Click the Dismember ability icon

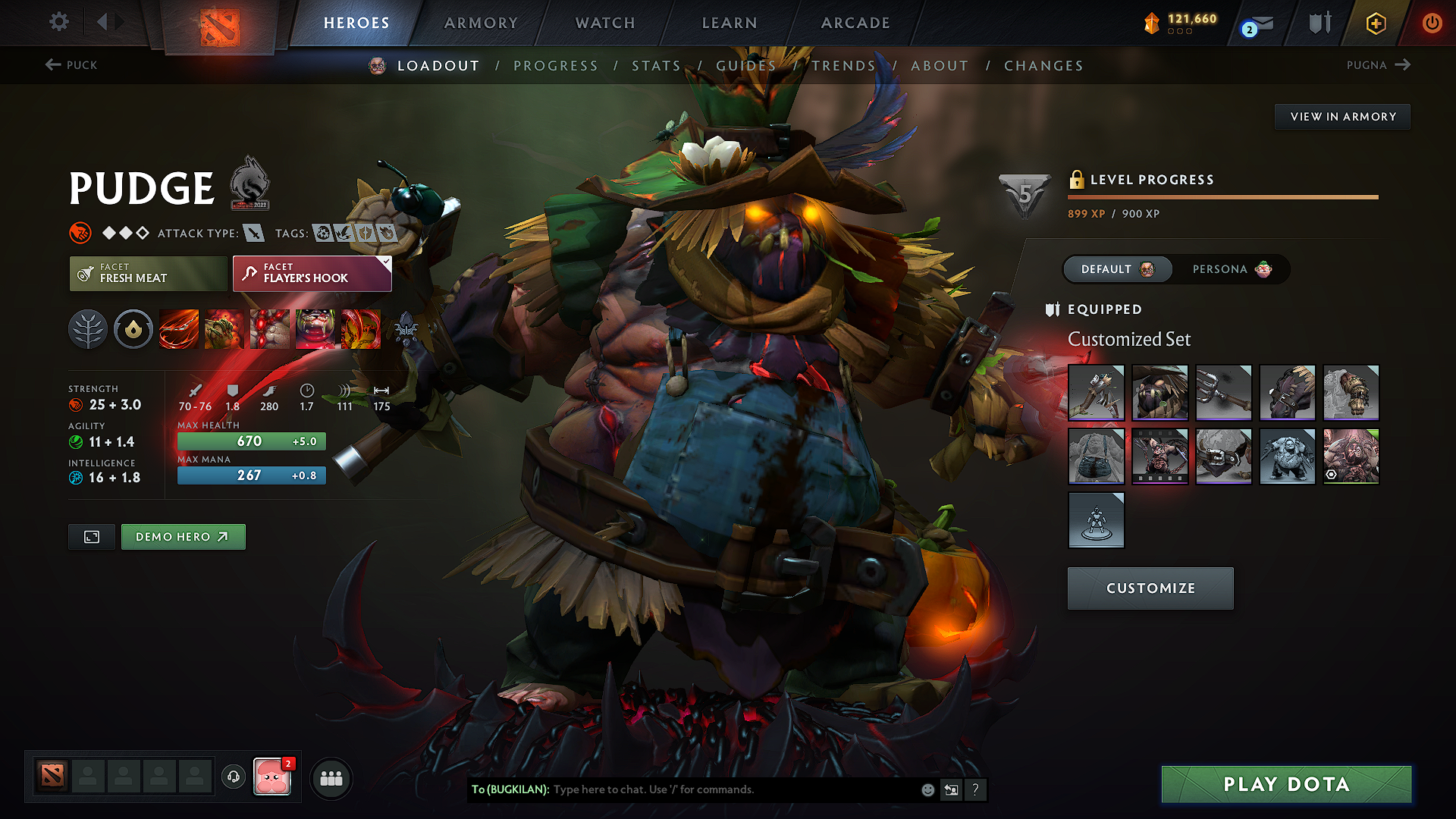[x=316, y=329]
